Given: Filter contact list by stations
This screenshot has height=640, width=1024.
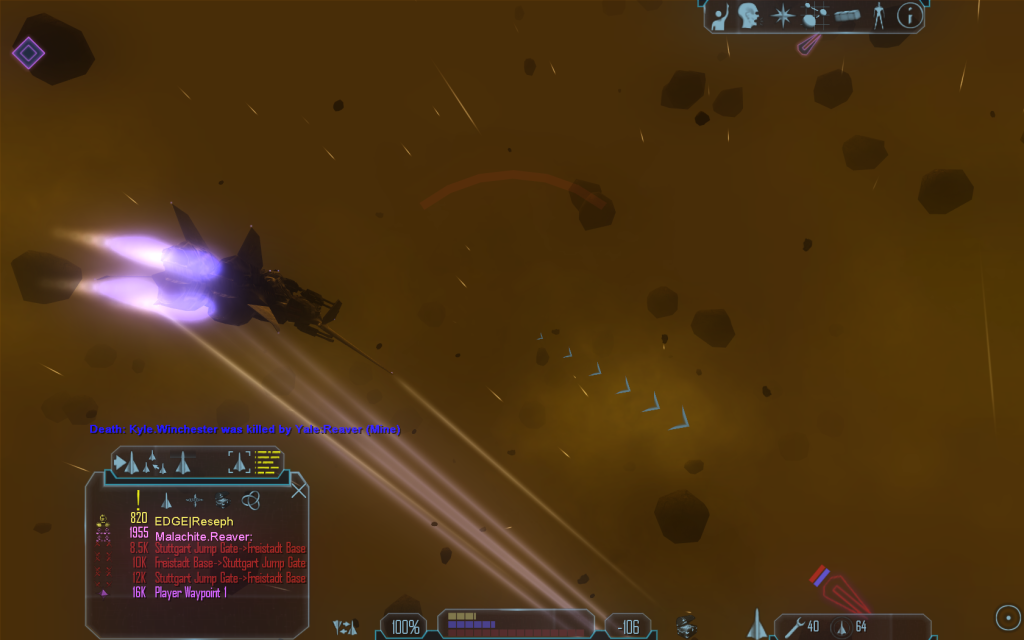Looking at the screenshot, I should (194, 499).
